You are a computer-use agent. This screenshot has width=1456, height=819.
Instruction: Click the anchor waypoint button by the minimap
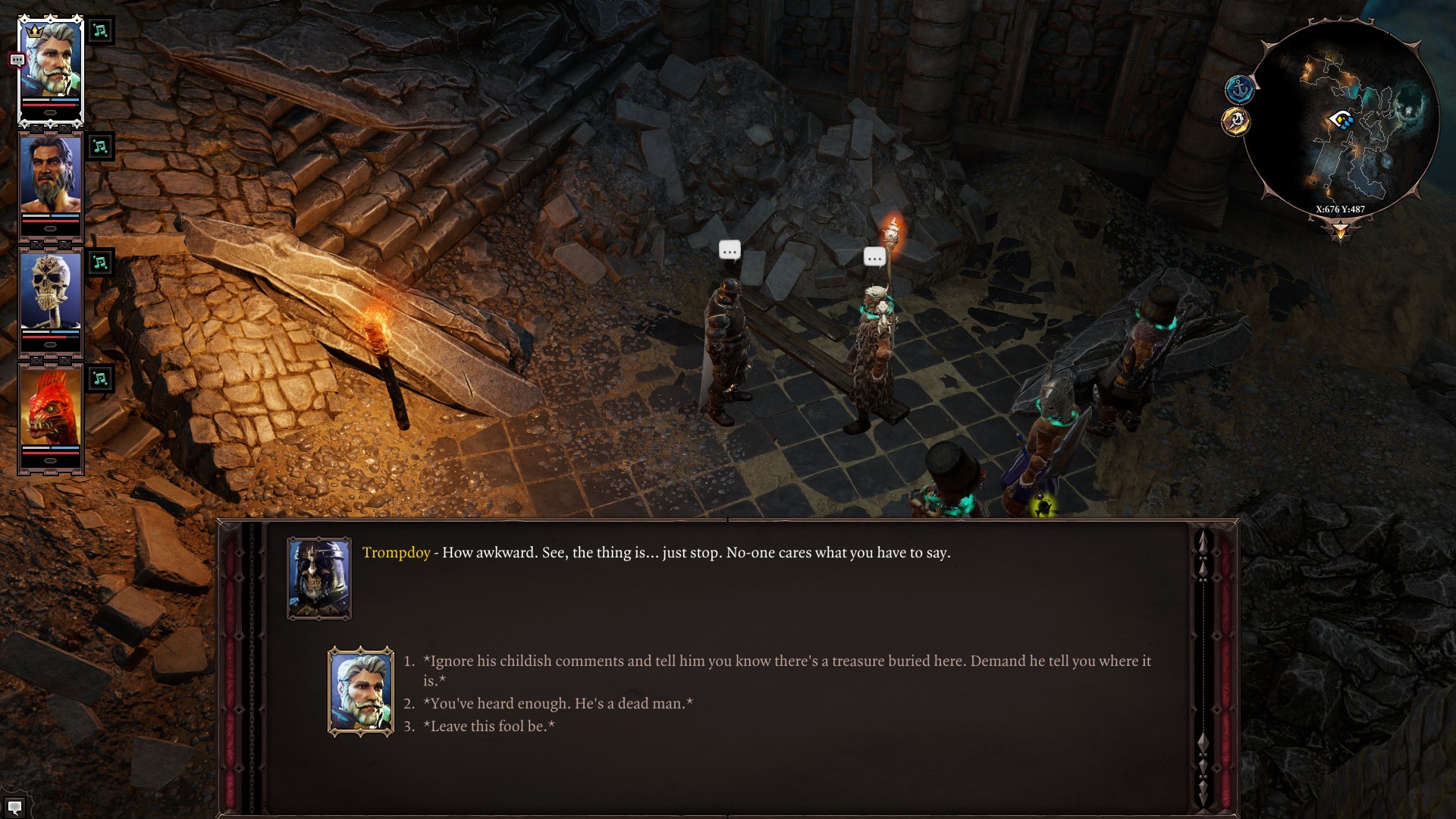point(1239,90)
